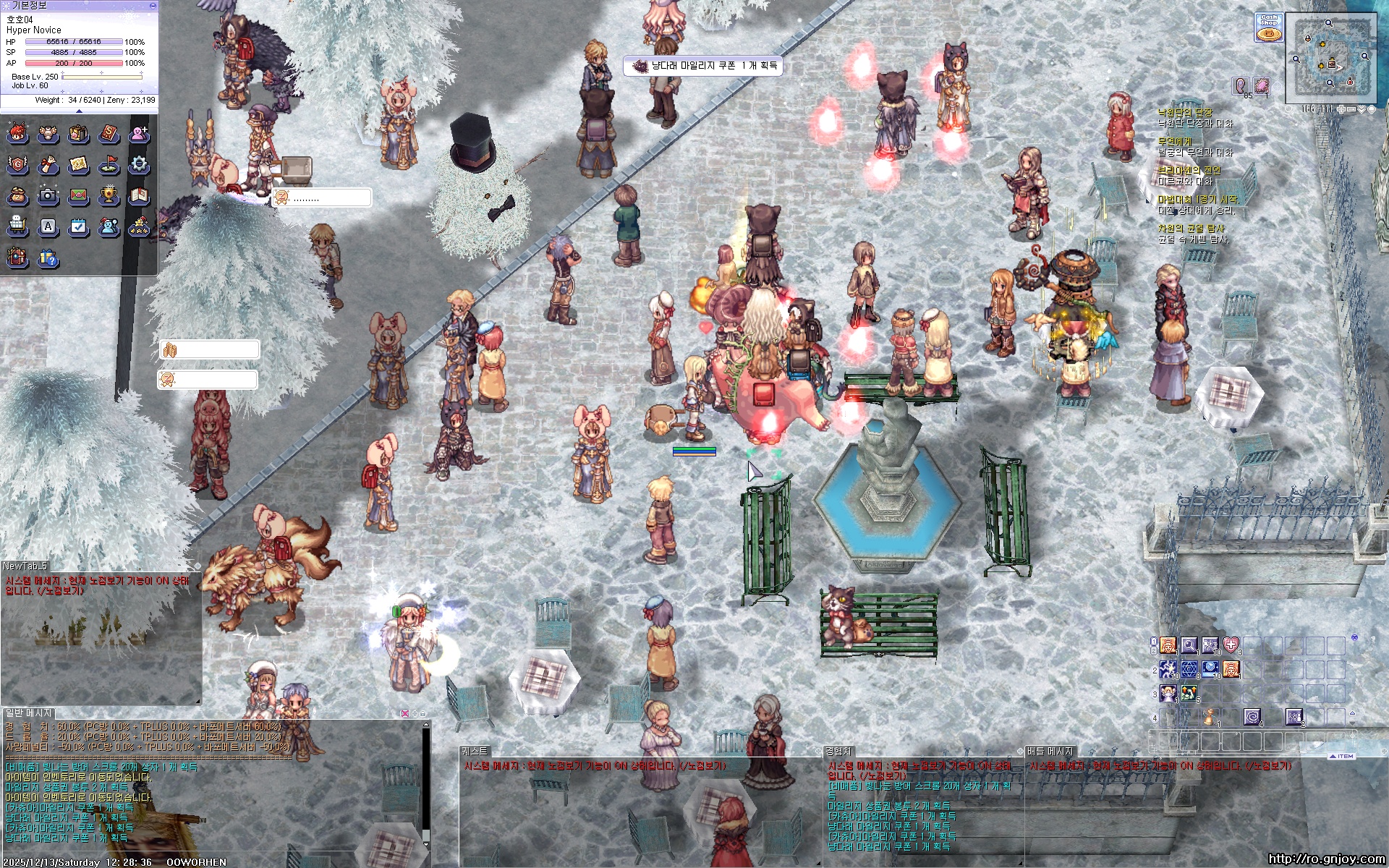Image resolution: width=1389 pixels, height=868 pixels.
Task: Zoom out the minimap with the minus button
Action: [x=1351, y=109]
